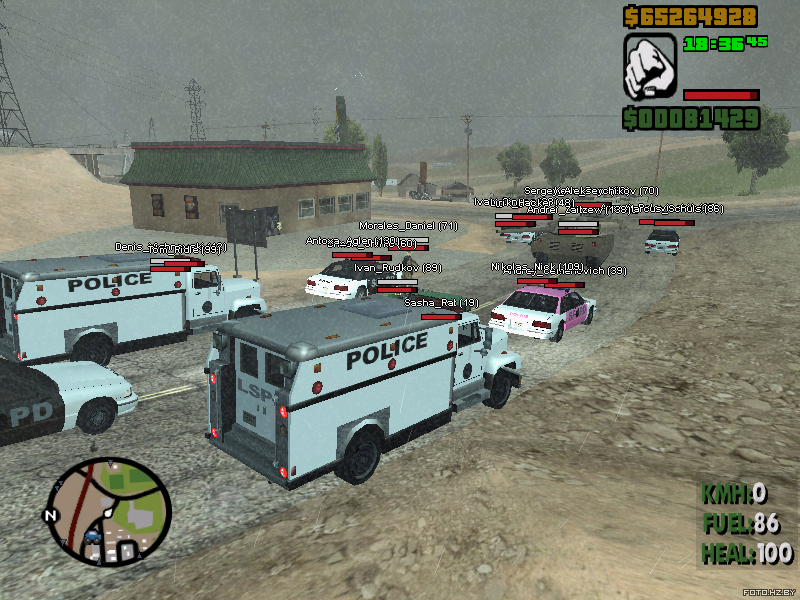Open the circular radar minimap
The width and height of the screenshot is (800, 600).
108,510
